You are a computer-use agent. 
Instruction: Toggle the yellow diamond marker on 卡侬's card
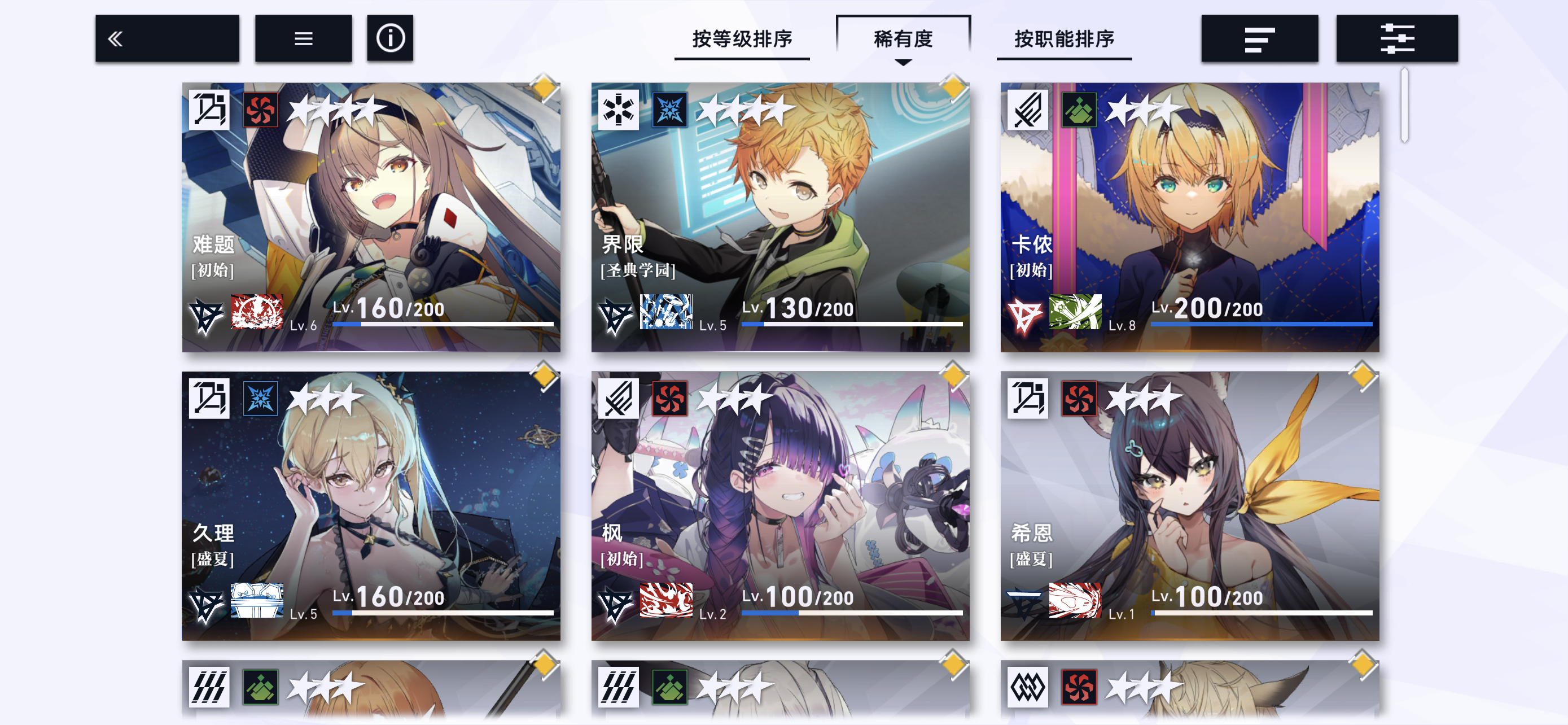[x=1361, y=88]
